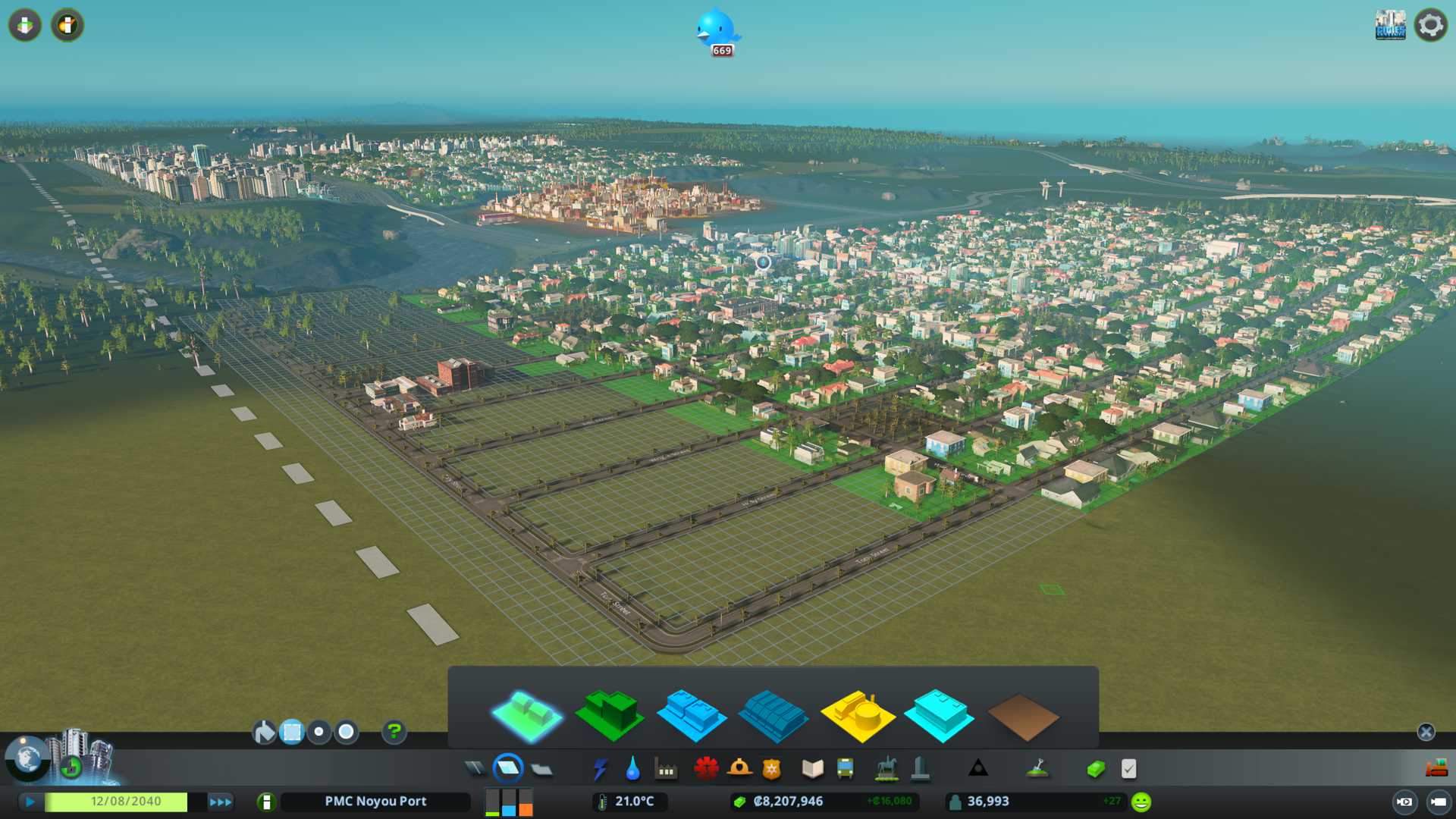This screenshot has height=819, width=1456.
Task: Open the Economy money panel
Action: (1096, 769)
